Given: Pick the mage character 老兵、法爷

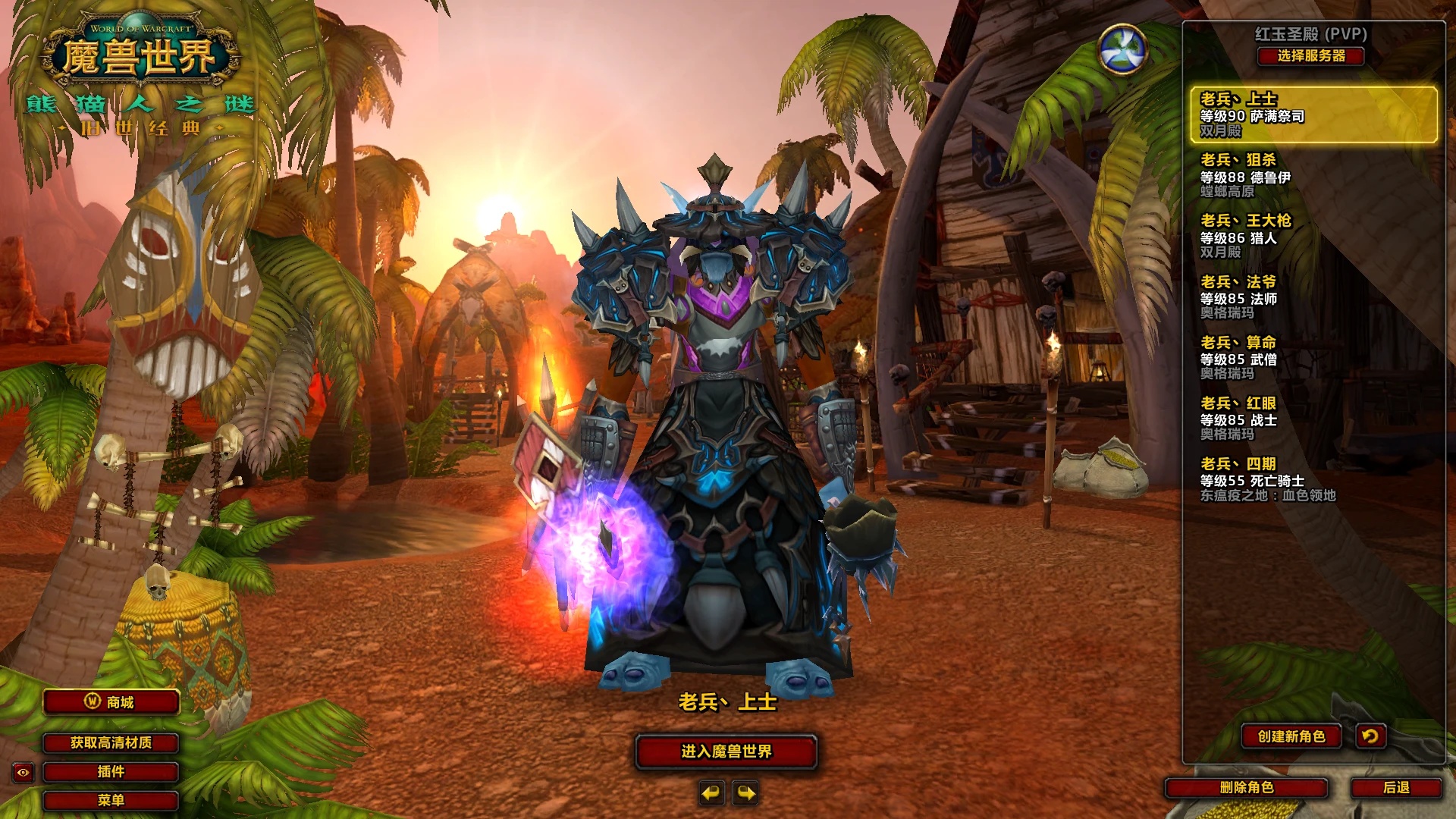Looking at the screenshot, I should 1313,297.
